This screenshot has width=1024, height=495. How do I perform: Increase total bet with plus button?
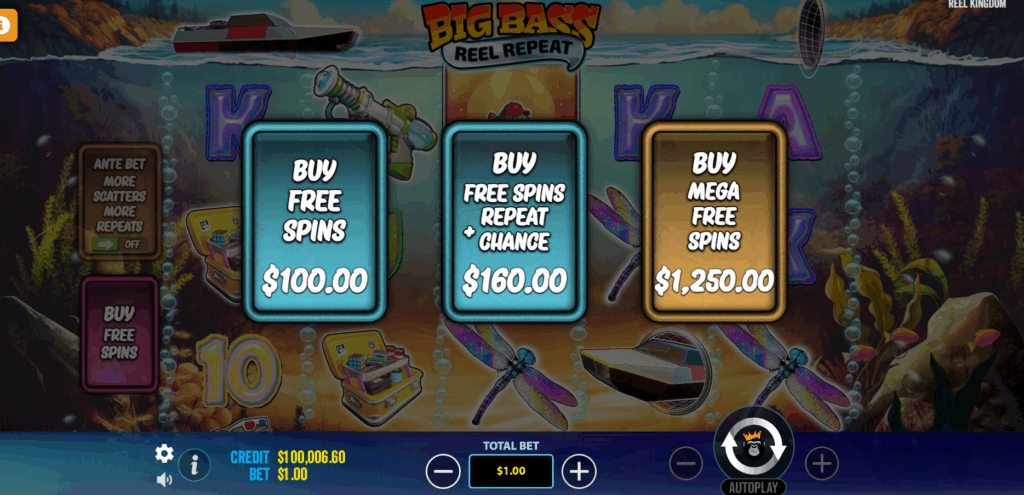[x=579, y=470]
